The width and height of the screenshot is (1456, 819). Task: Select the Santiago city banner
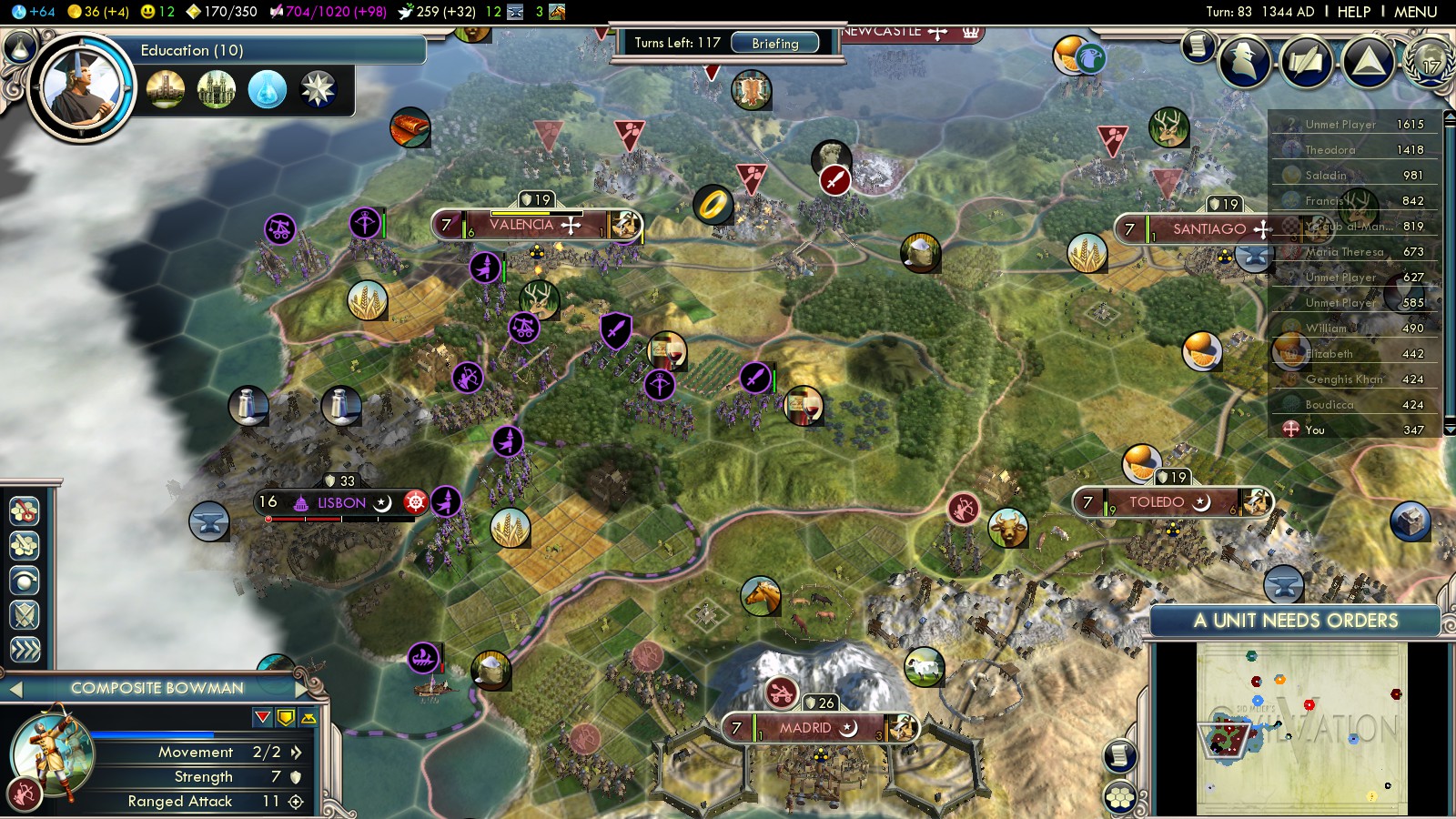pos(1210,229)
